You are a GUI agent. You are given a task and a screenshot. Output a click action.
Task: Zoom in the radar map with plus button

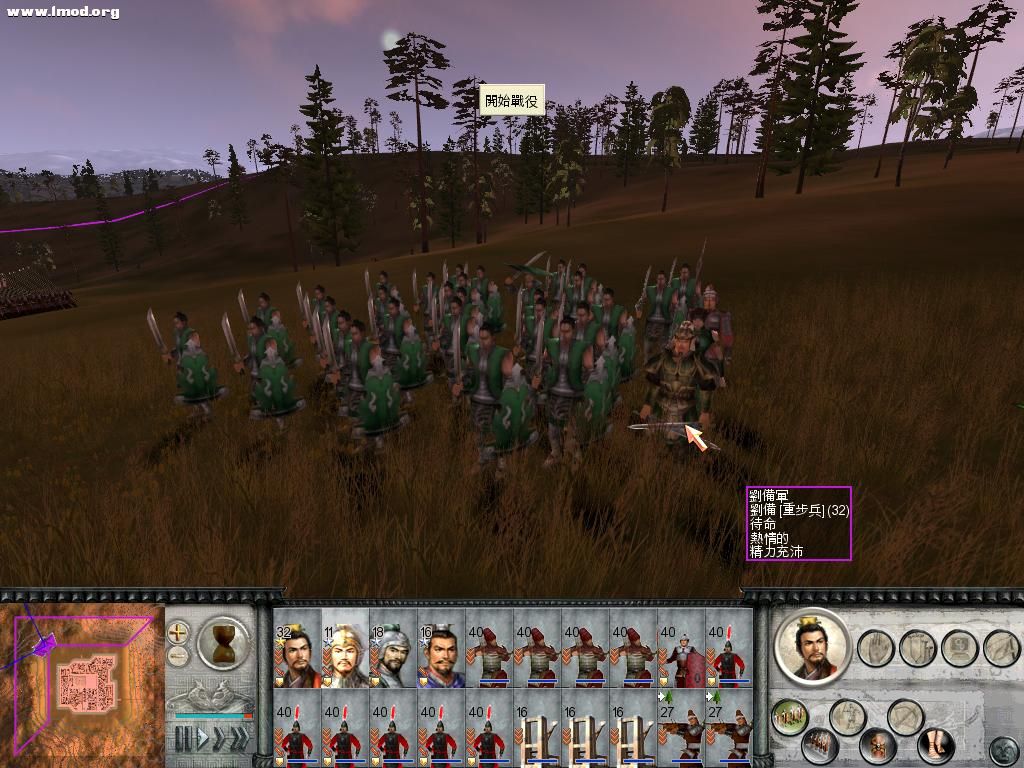click(178, 632)
